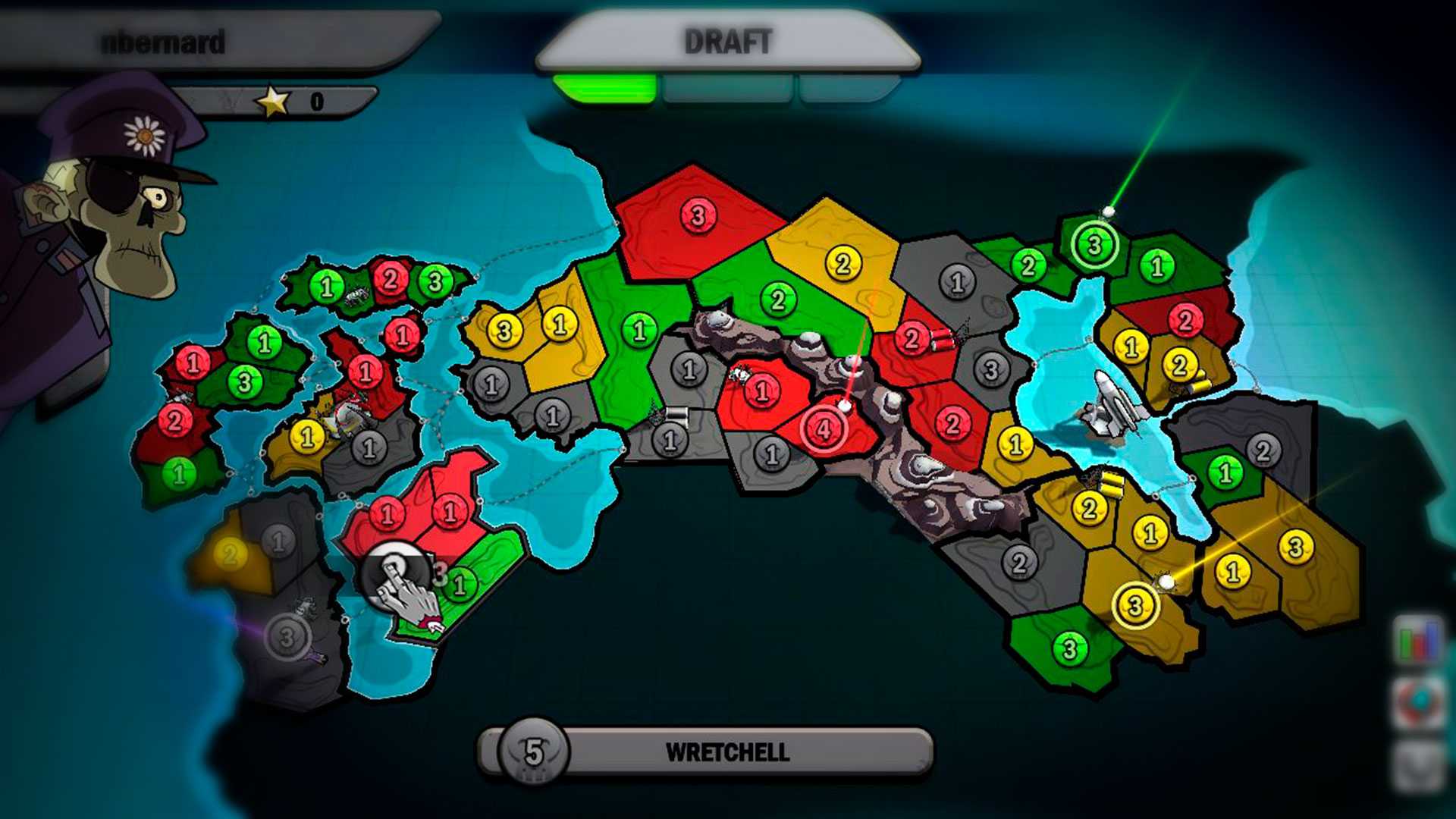Choose the ringed green 3-troop territory
This screenshot has width=1456, height=819.
tap(1094, 245)
